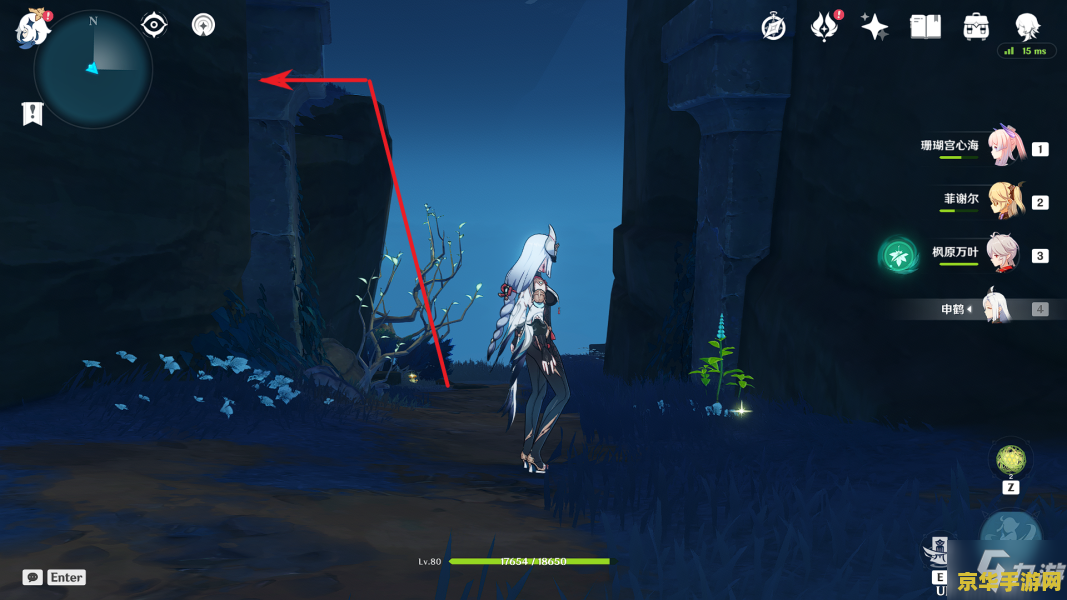Screen dimensions: 1067x600
Task: Open the map from the minimap
Action: coord(93,69)
